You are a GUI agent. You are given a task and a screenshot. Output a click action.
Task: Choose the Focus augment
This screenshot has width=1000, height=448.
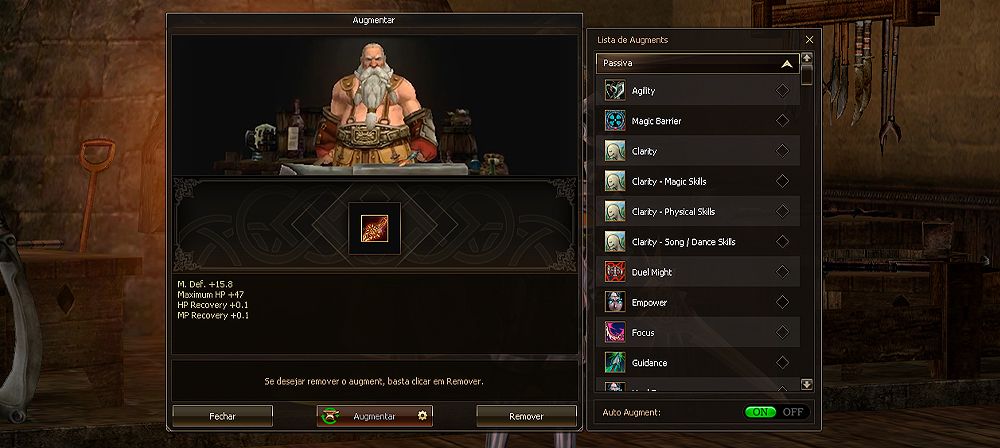697,332
